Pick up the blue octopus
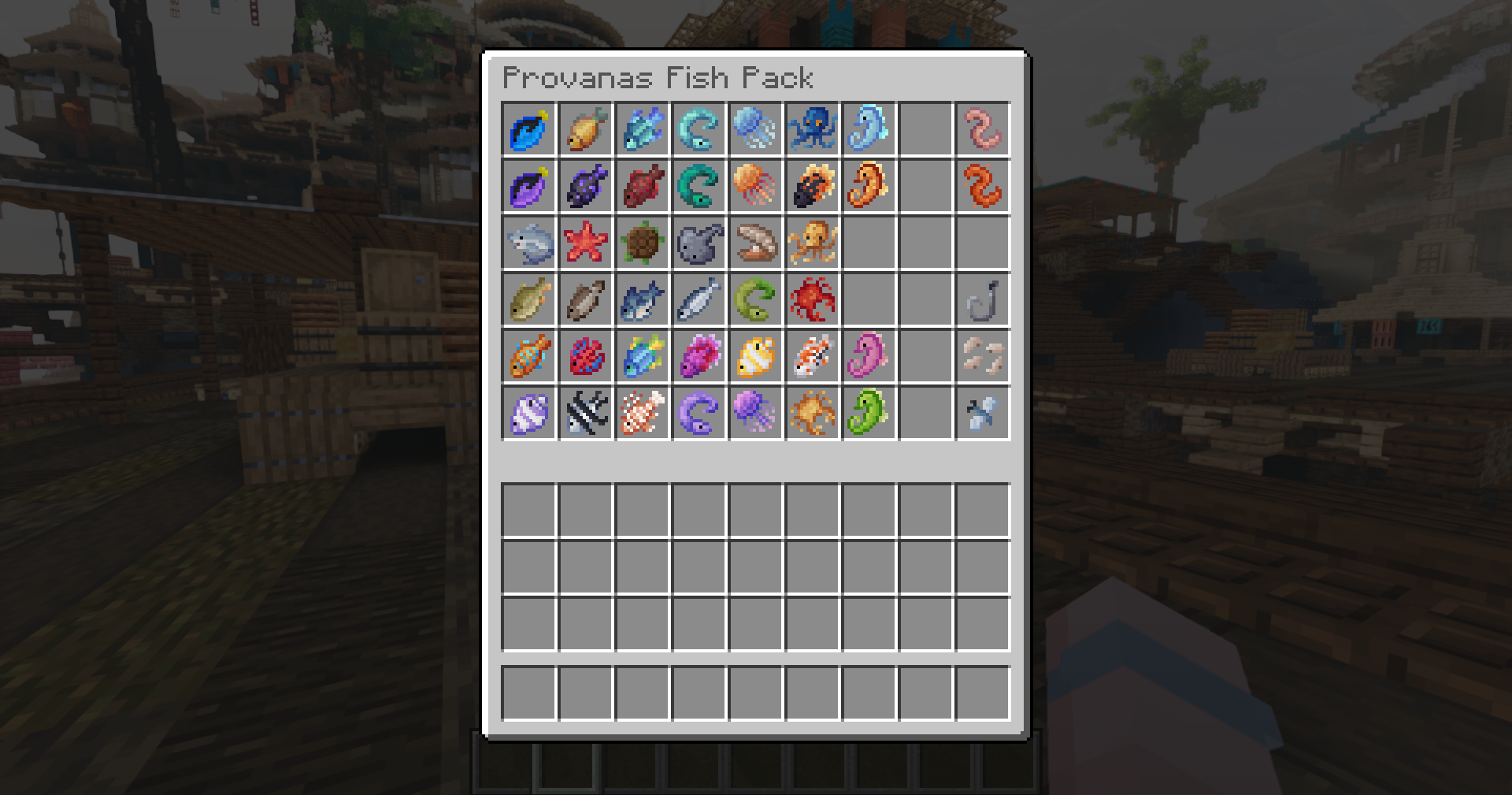 pos(812,129)
